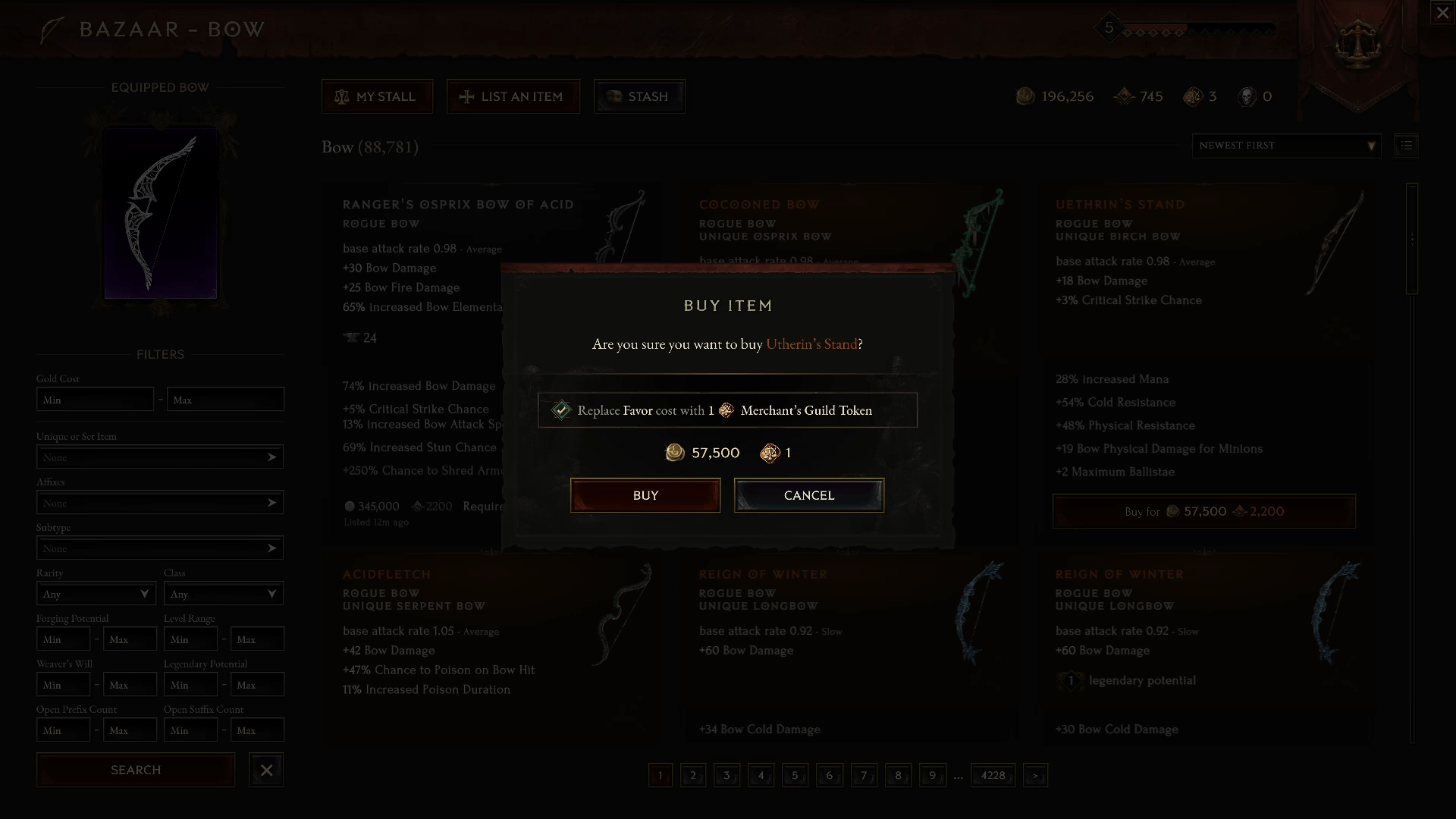The width and height of the screenshot is (1456, 819).
Task: Click the Favor icon beside 745
Action: pyautogui.click(x=1124, y=96)
